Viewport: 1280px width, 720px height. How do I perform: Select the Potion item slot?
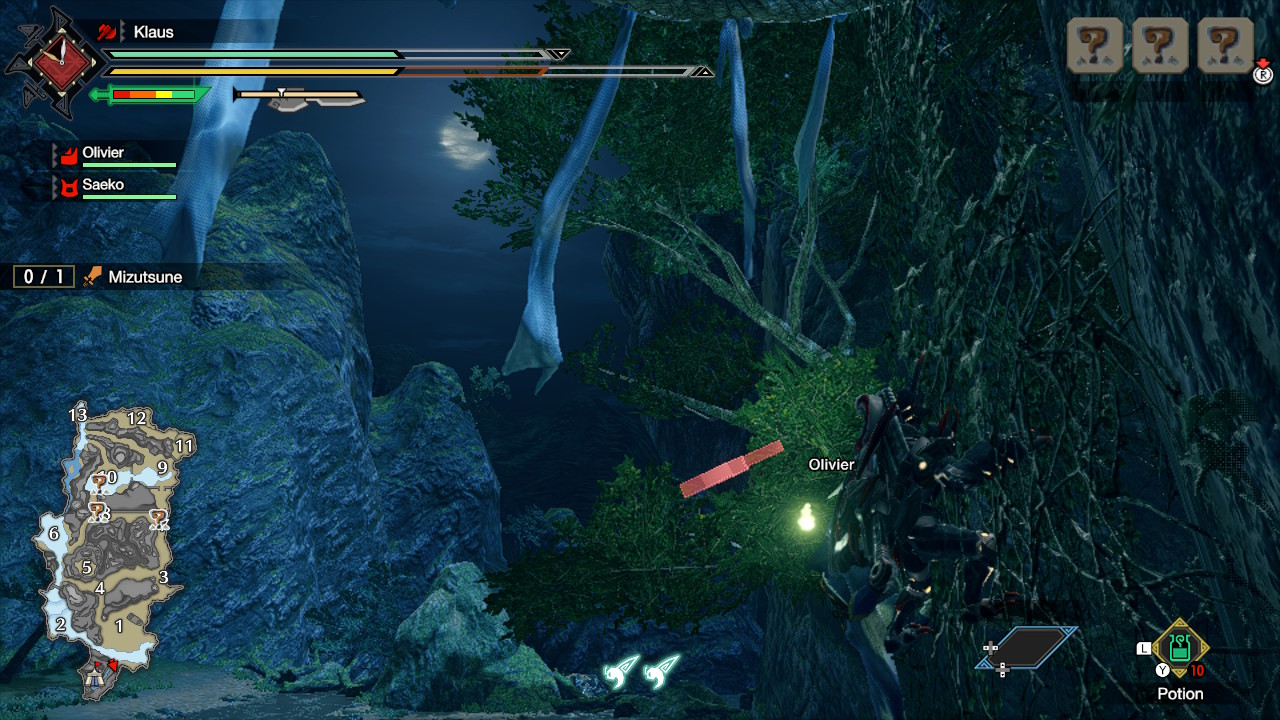pos(1180,648)
